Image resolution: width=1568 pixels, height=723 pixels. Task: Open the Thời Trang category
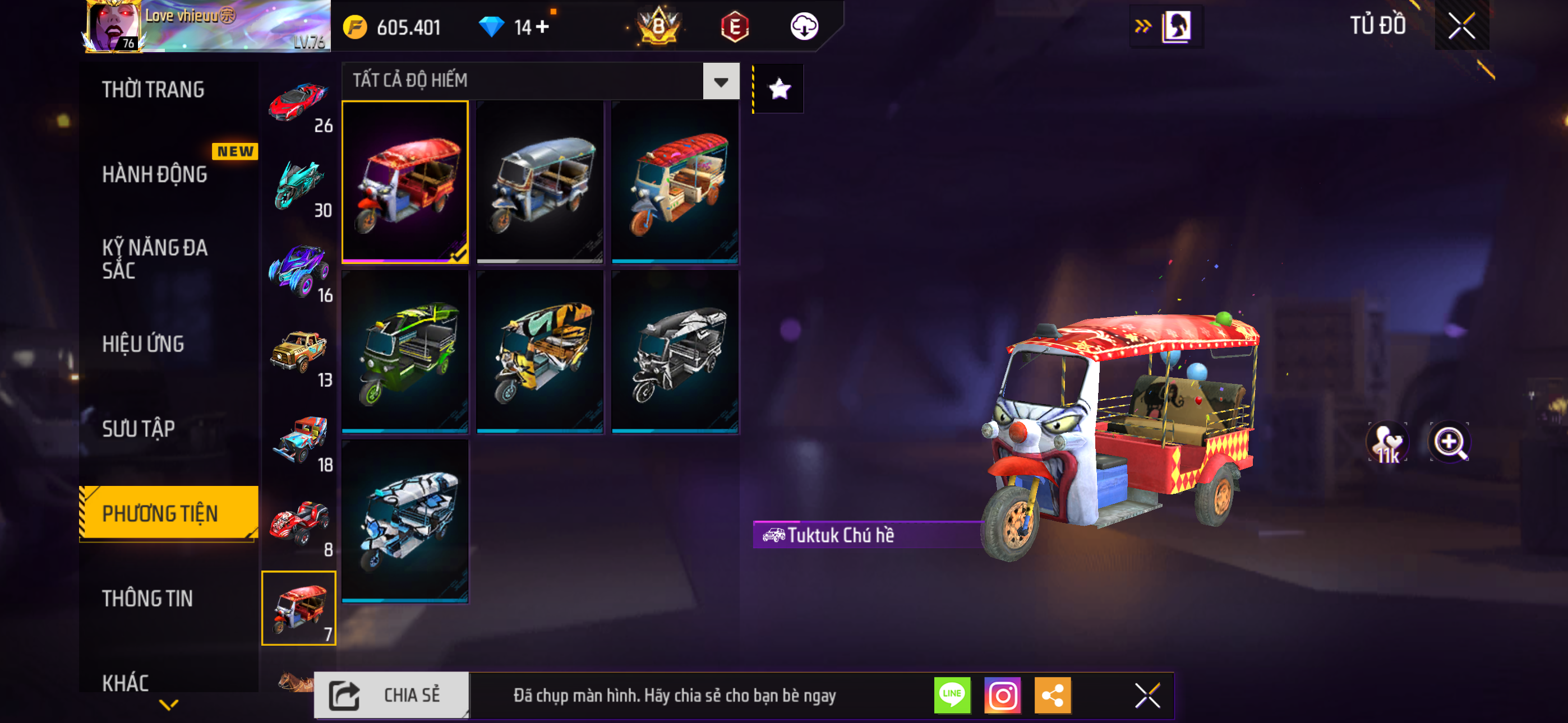pos(153,90)
